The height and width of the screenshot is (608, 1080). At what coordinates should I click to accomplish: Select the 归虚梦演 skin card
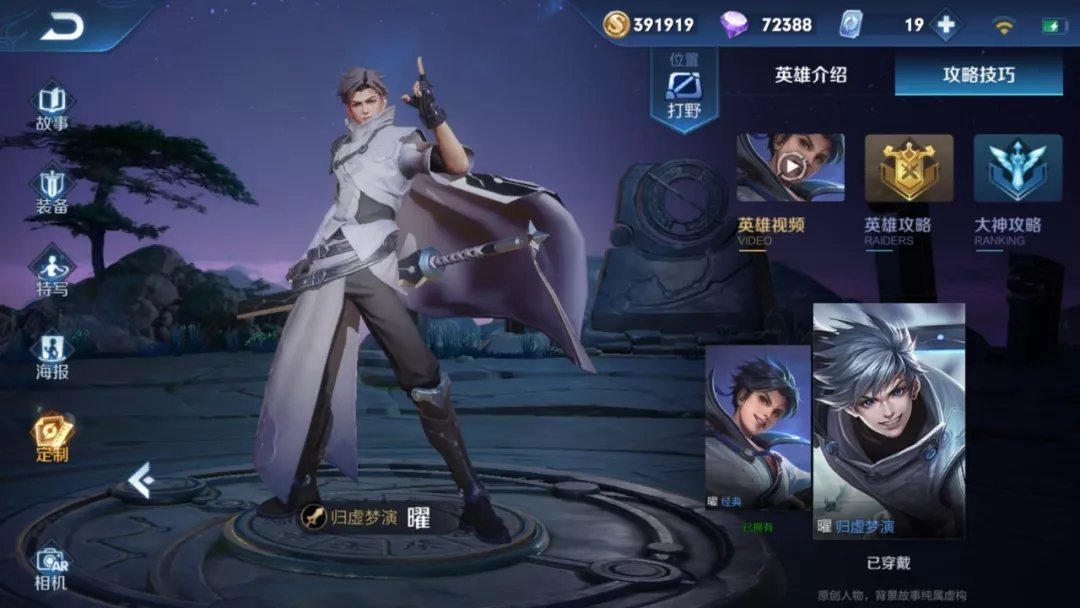(888, 420)
